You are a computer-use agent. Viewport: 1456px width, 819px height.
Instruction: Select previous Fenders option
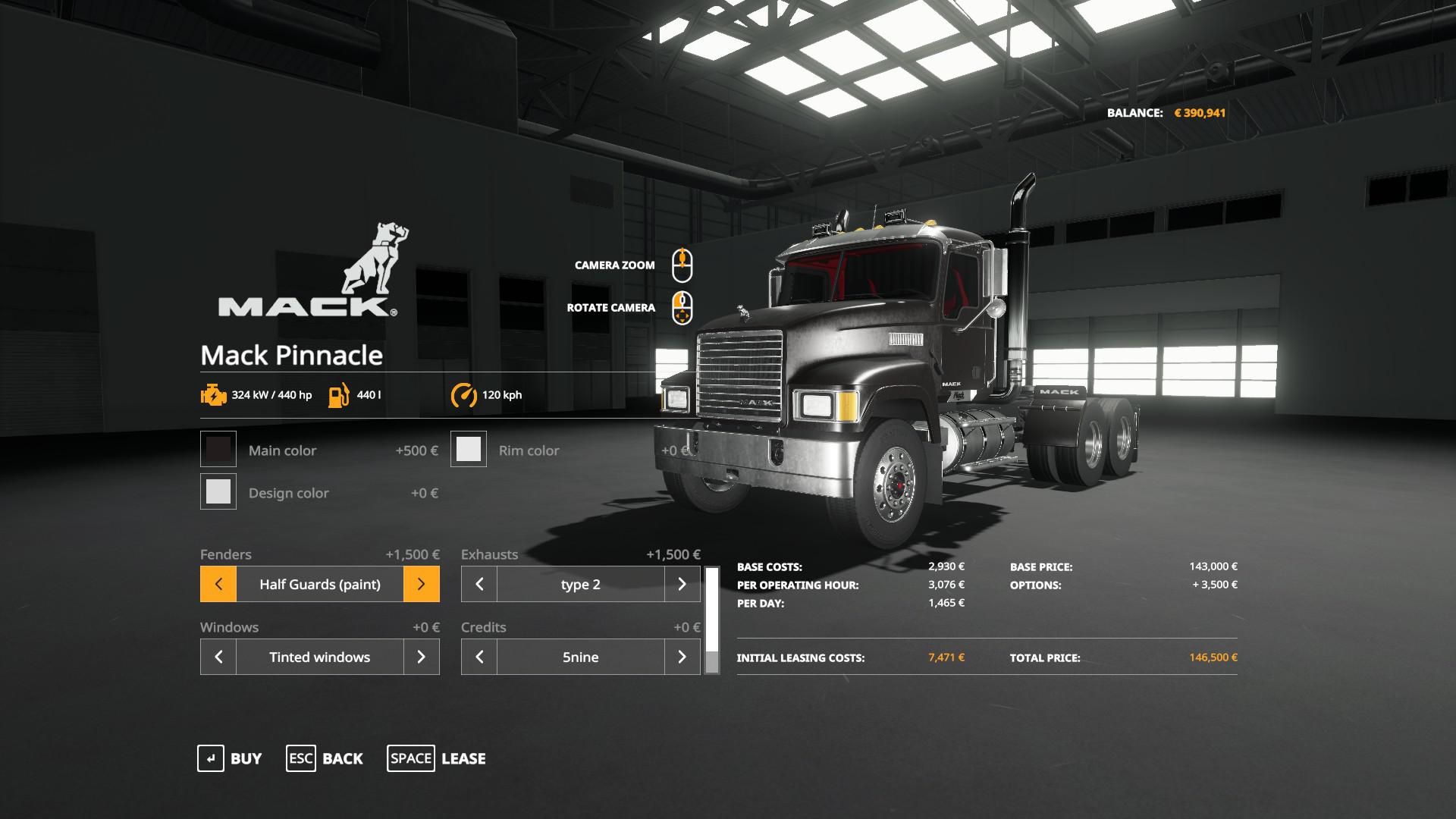click(218, 584)
